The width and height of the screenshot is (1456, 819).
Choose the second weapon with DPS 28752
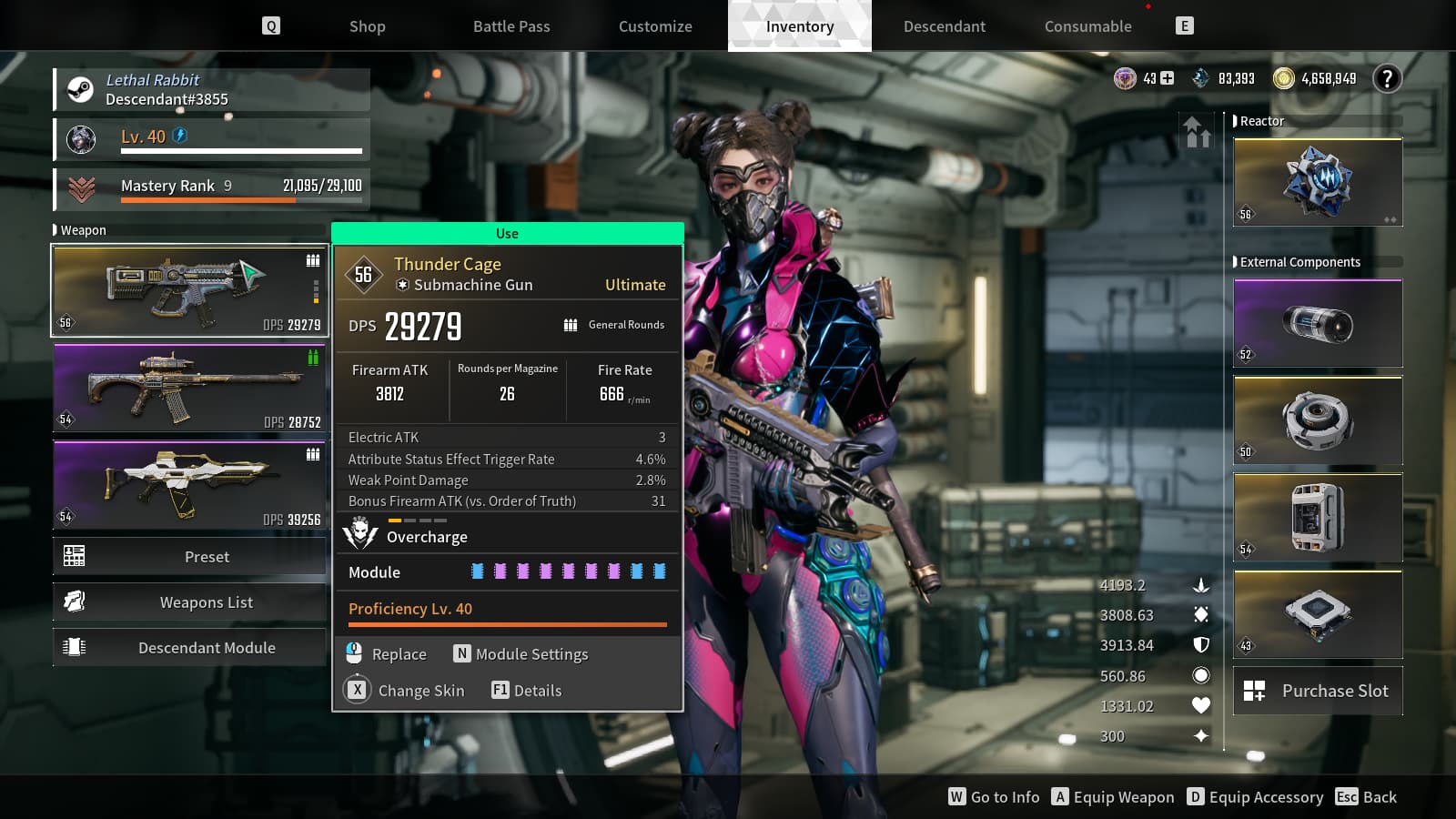(189, 389)
